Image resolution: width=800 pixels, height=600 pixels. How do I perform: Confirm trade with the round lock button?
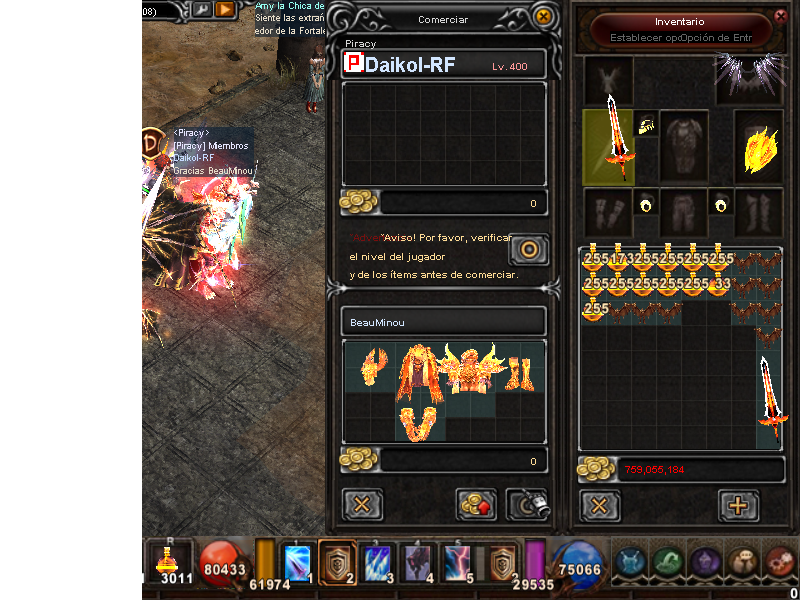529,248
